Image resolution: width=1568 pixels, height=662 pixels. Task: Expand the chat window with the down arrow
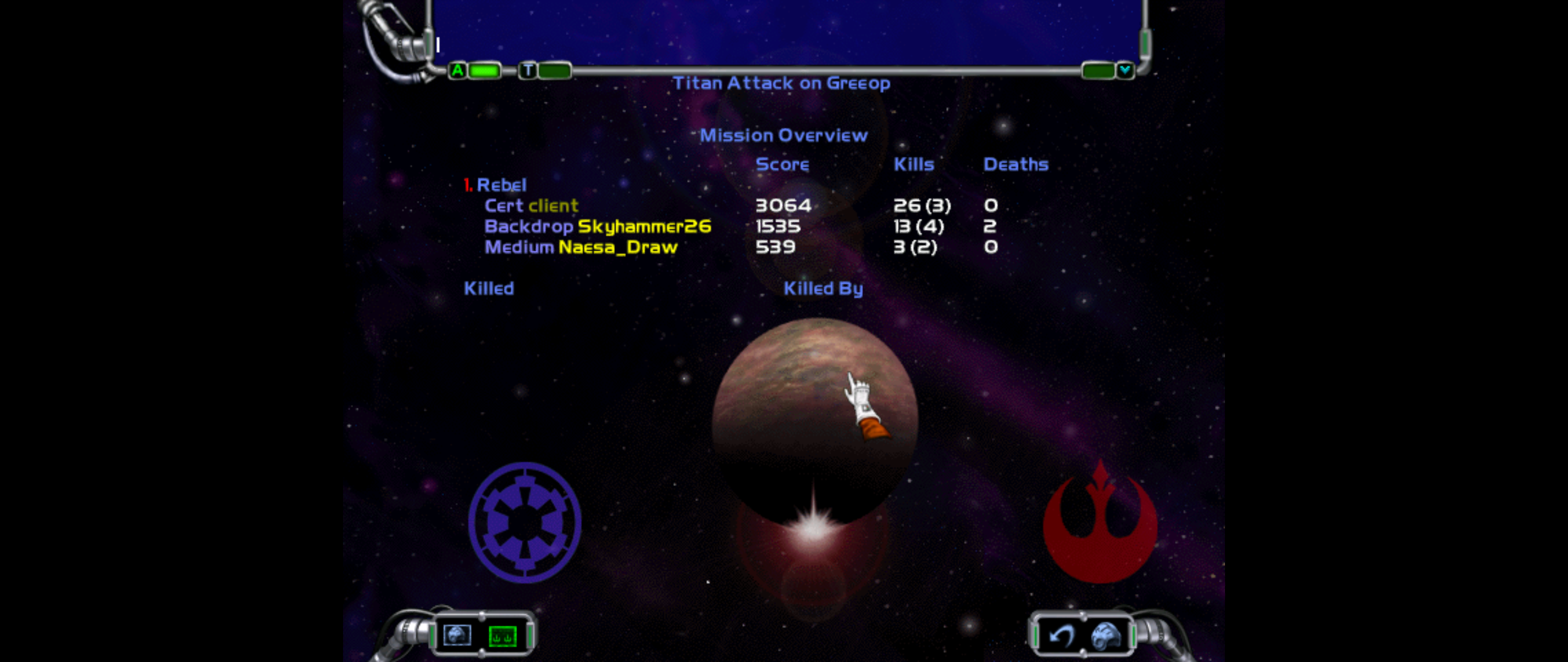pyautogui.click(x=1125, y=70)
